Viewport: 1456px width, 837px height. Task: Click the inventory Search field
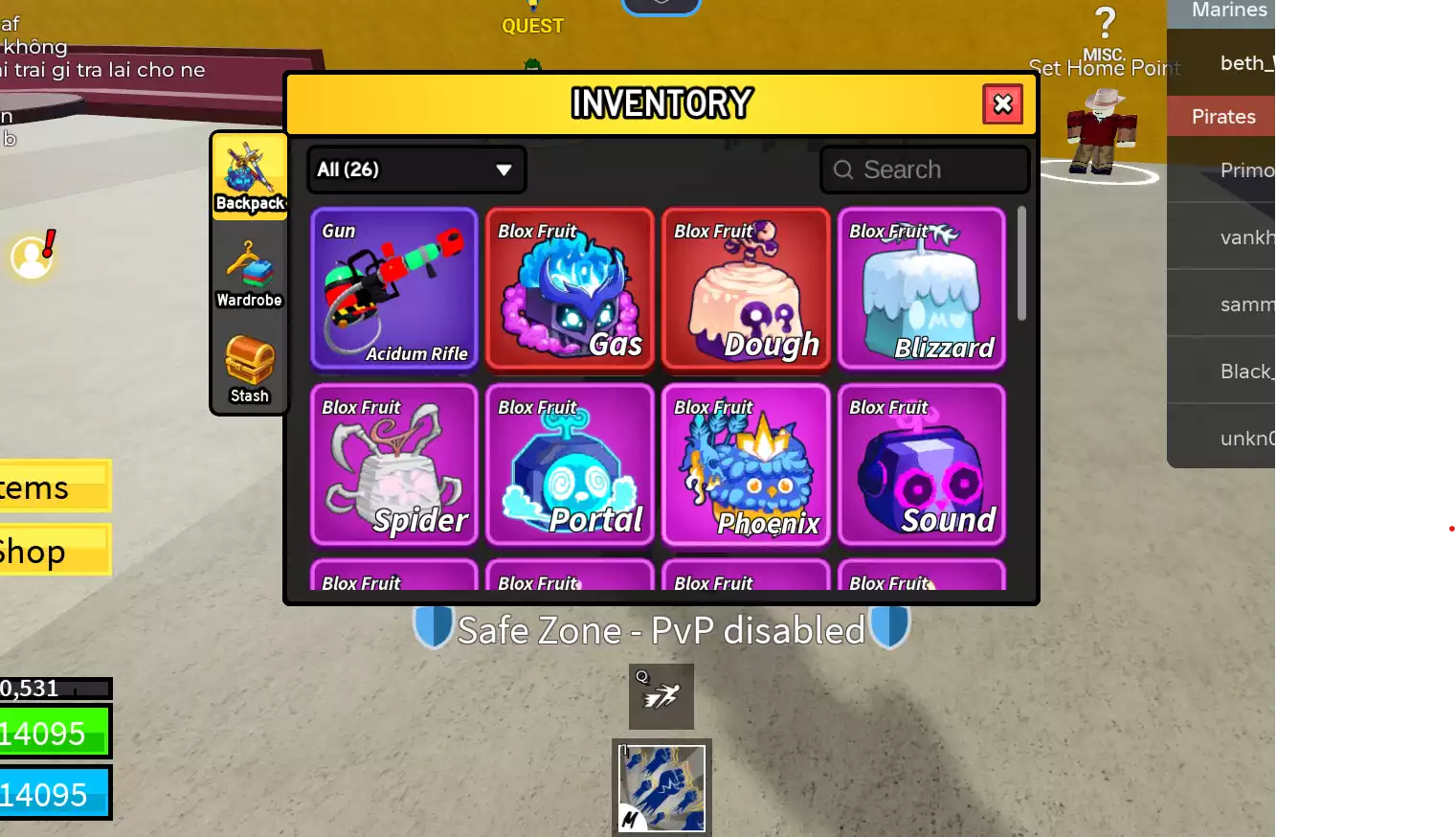pyautogui.click(x=925, y=170)
